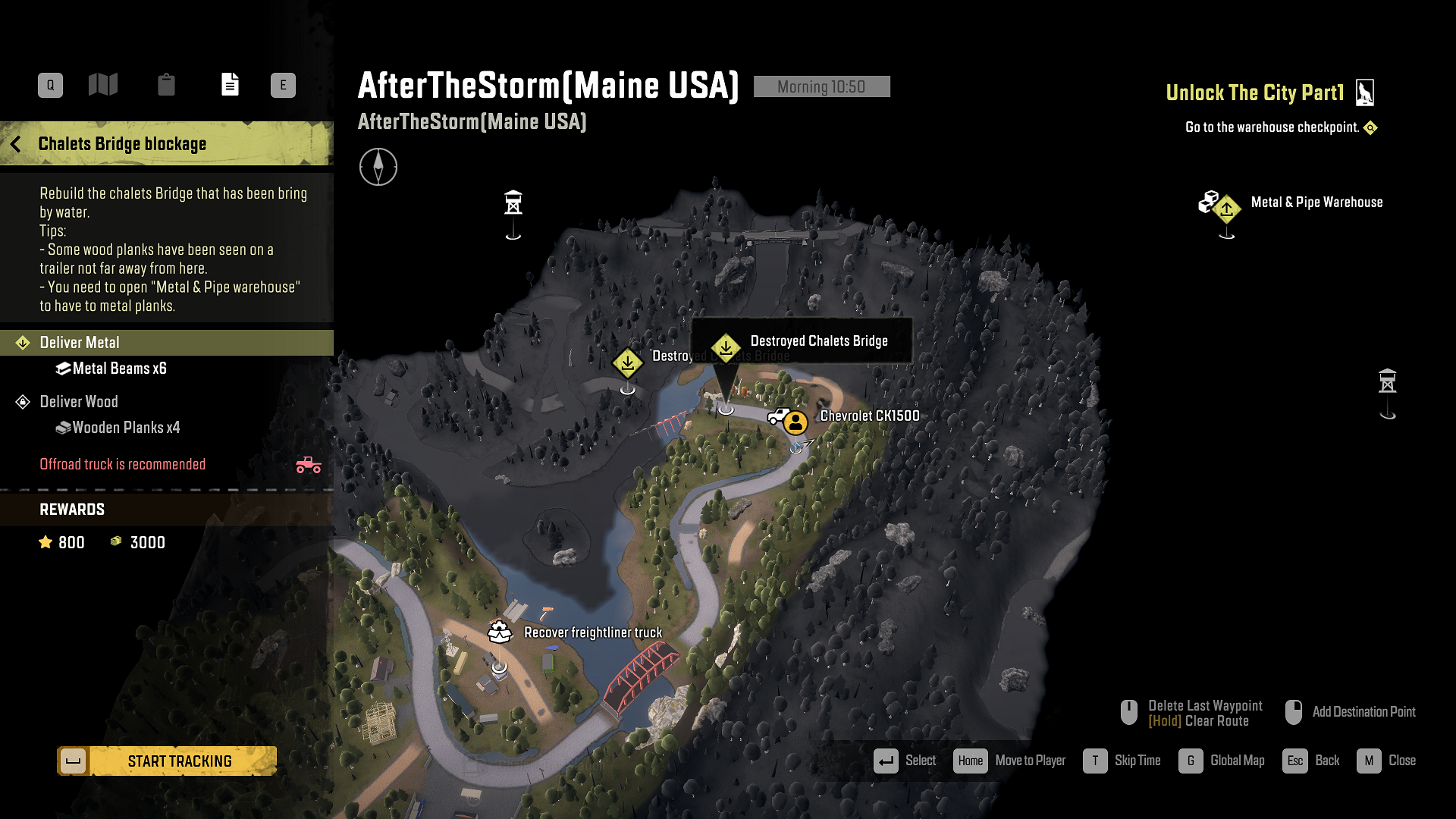
Task: Open Recover freightliner truck task marker
Action: pyautogui.click(x=500, y=632)
